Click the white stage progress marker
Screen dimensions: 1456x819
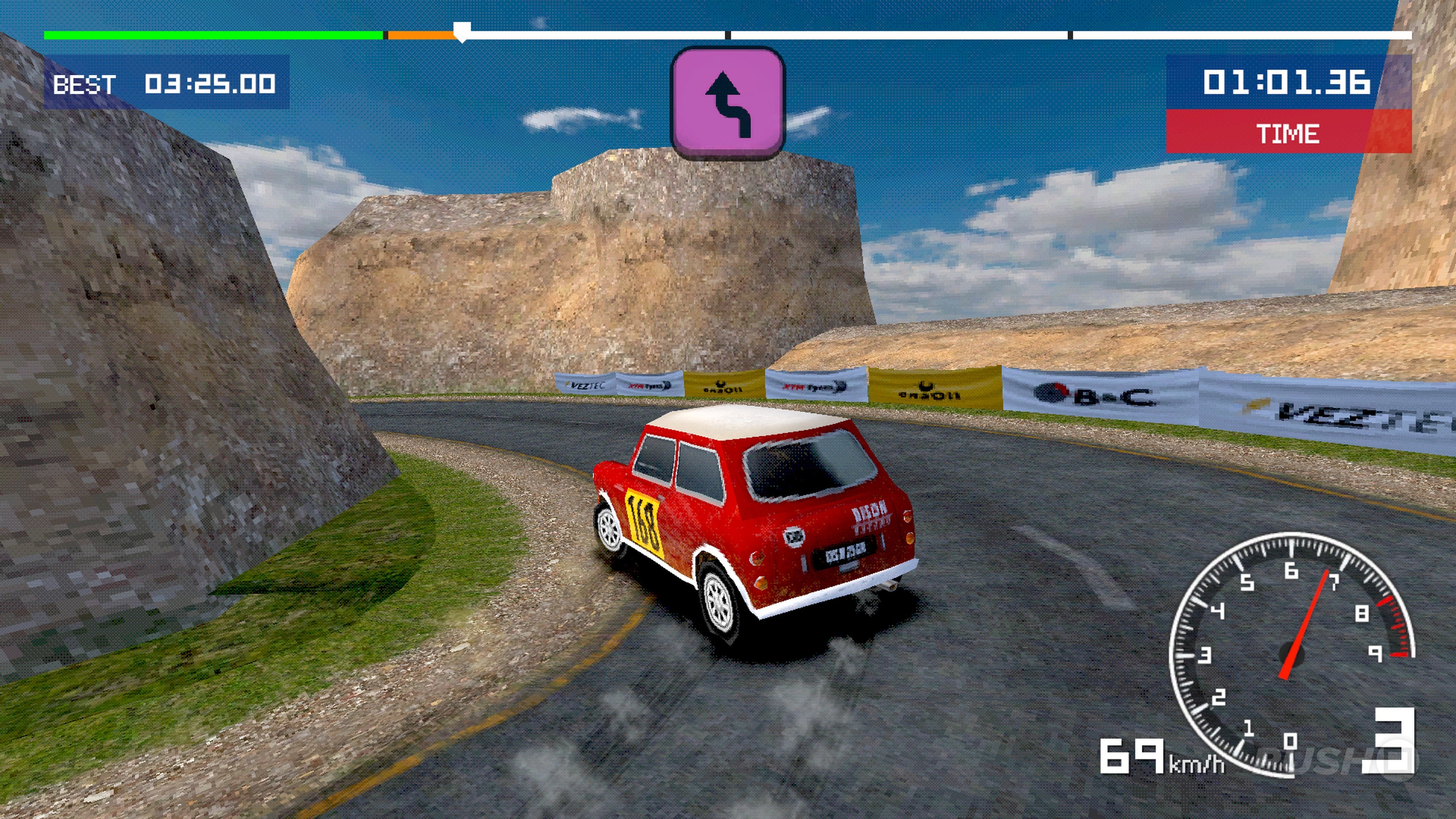click(462, 32)
